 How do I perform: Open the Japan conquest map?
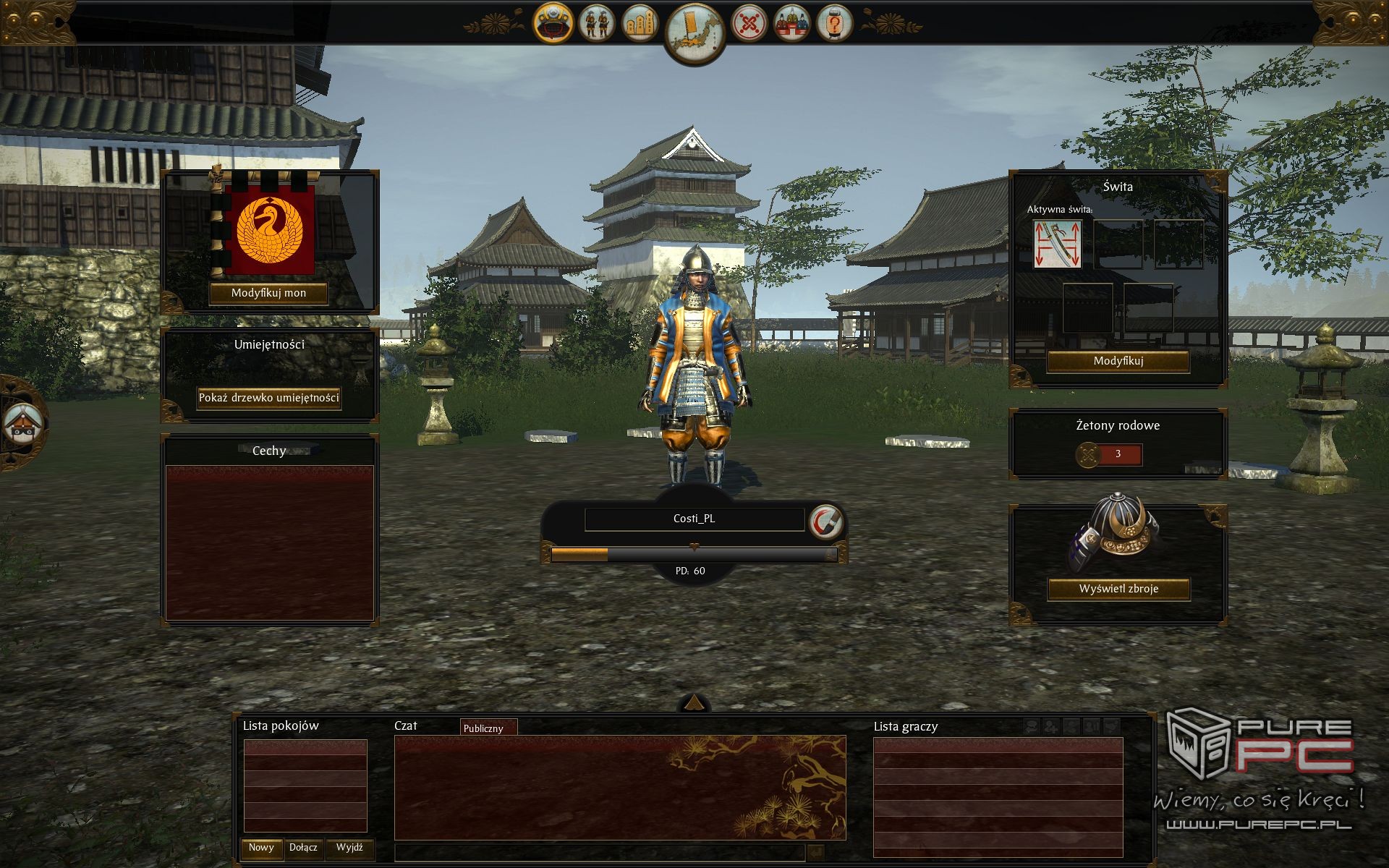(x=694, y=32)
